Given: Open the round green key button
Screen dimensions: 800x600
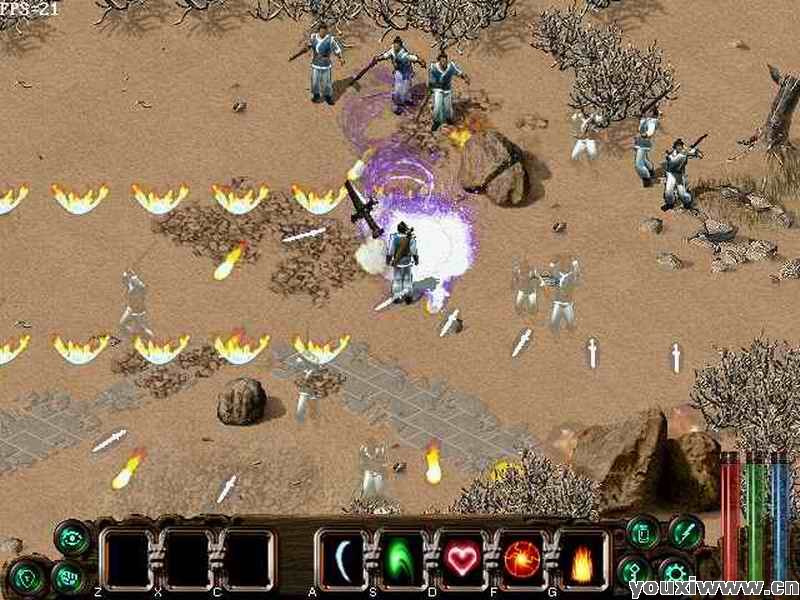Looking at the screenshot, I should tap(634, 571).
